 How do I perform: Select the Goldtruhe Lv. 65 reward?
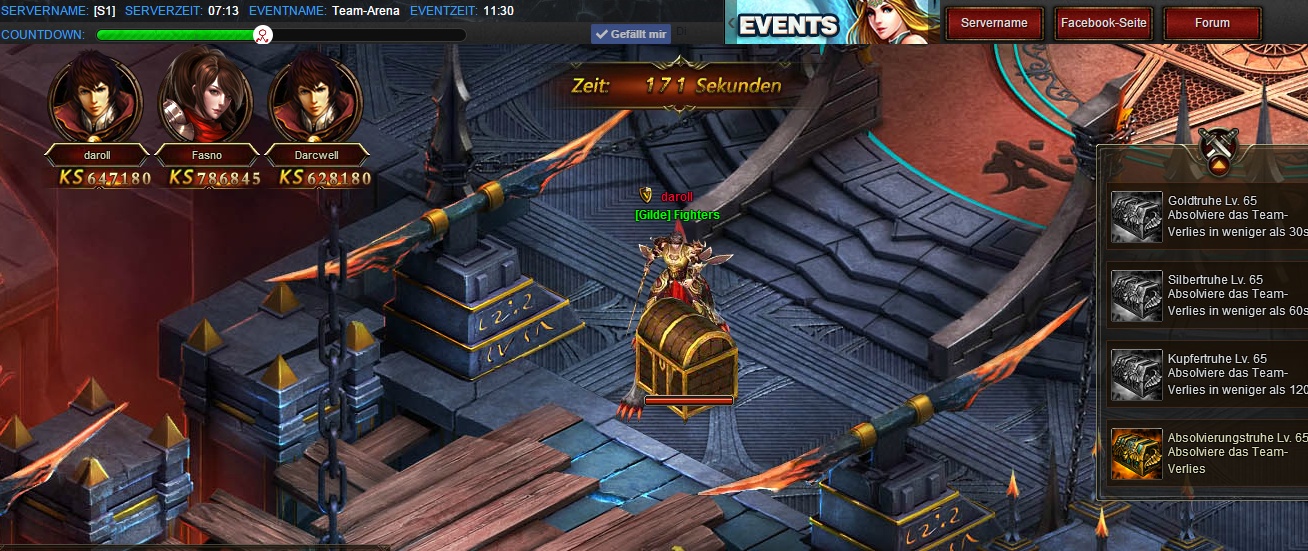[1138, 216]
